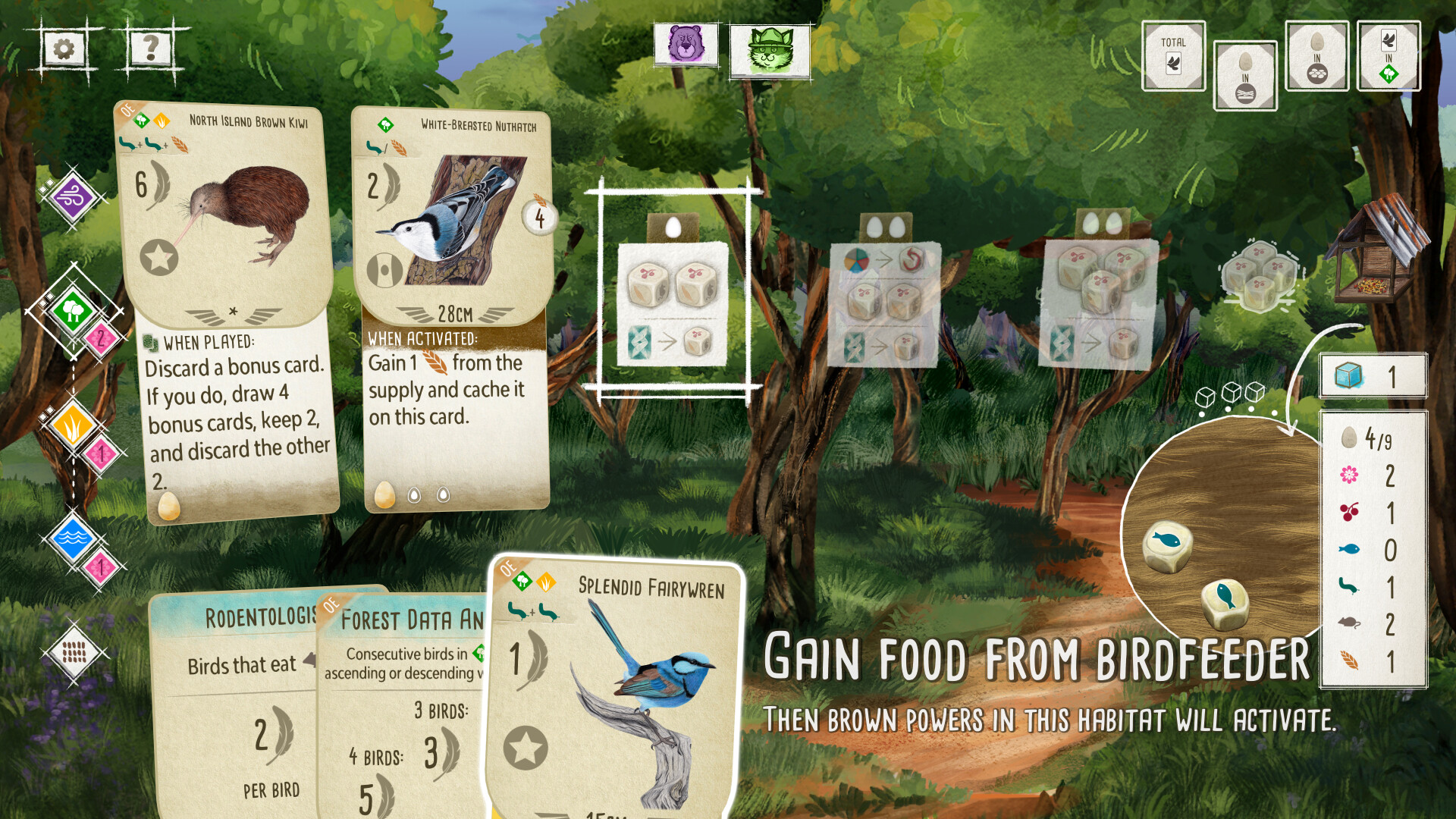Viewport: 1456px width, 819px height.
Task: Click the tucked cards in forest counter
Action: [x=1389, y=57]
